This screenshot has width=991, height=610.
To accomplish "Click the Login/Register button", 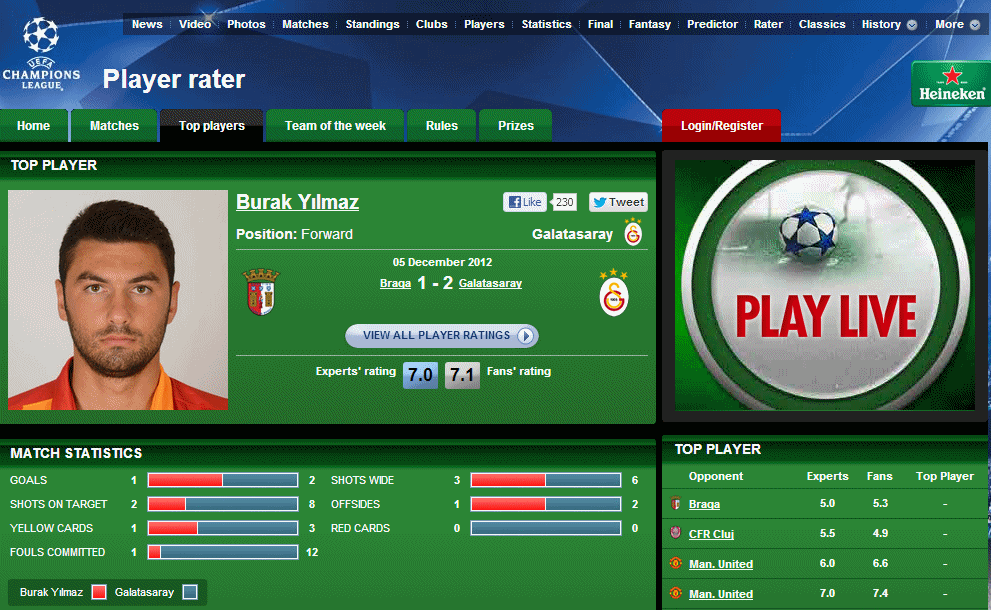I will pyautogui.click(x=721, y=126).
